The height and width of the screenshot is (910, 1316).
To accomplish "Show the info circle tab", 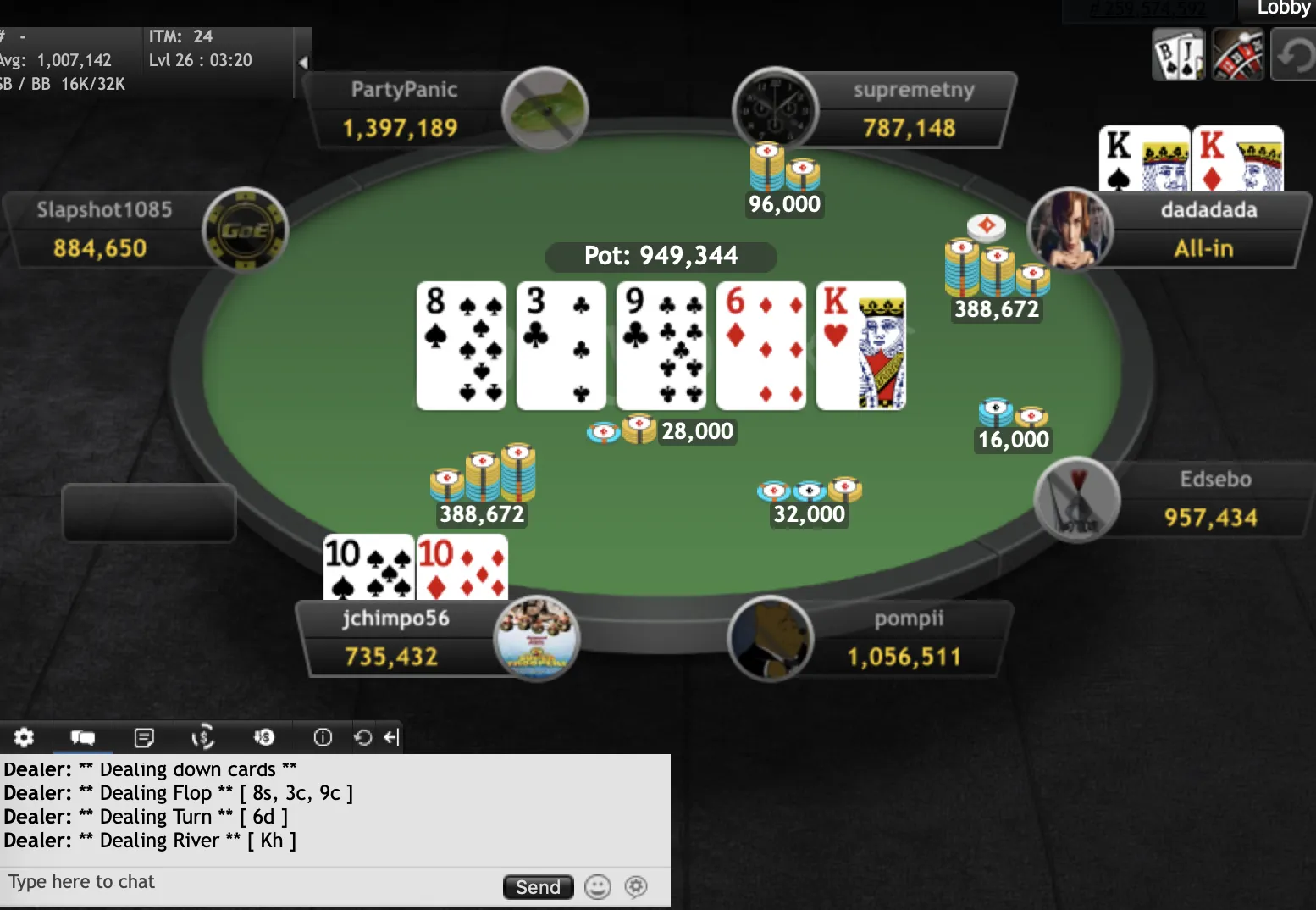I will pos(323,737).
